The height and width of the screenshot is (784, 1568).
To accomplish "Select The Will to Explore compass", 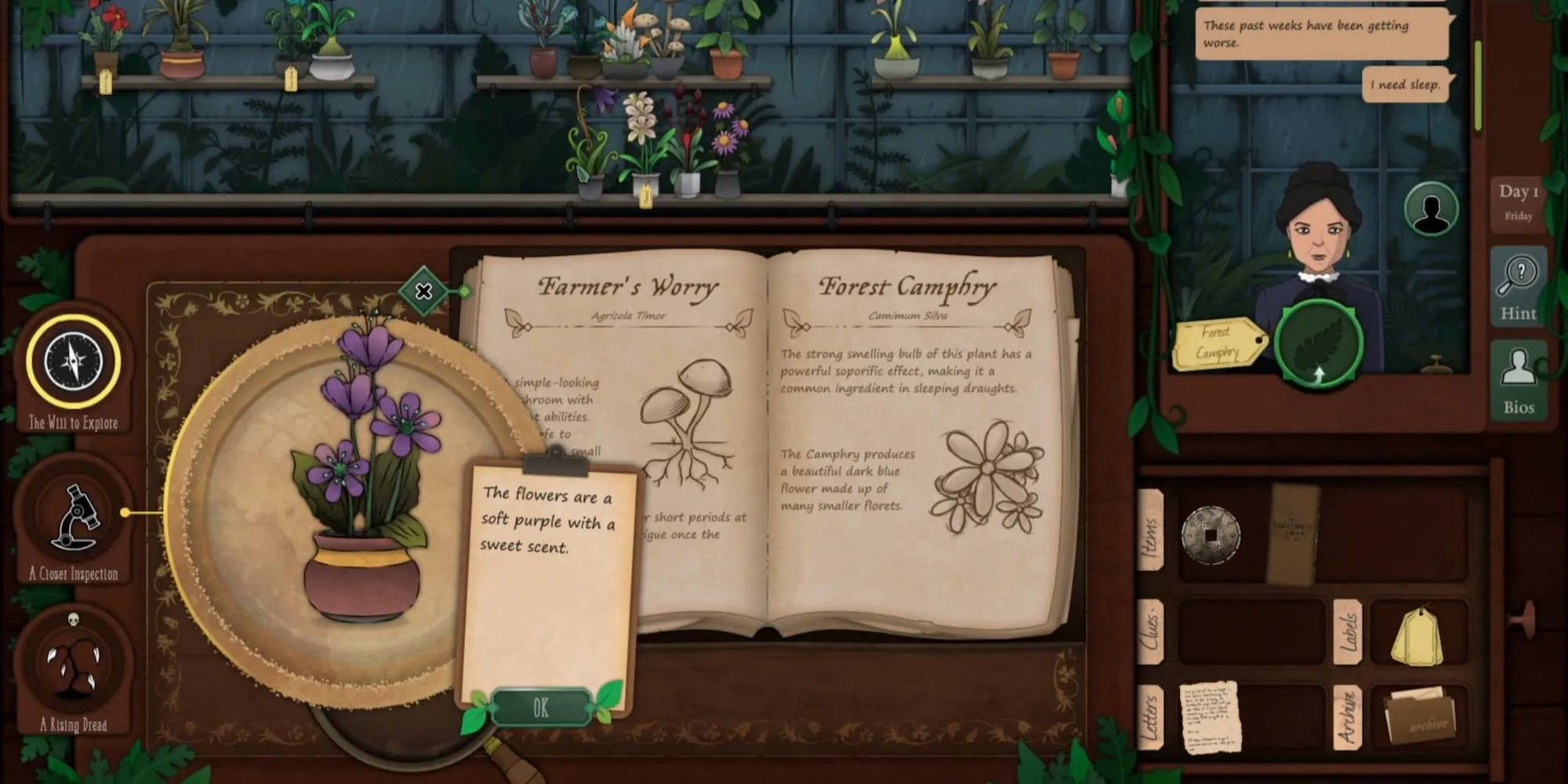I will click(x=74, y=363).
